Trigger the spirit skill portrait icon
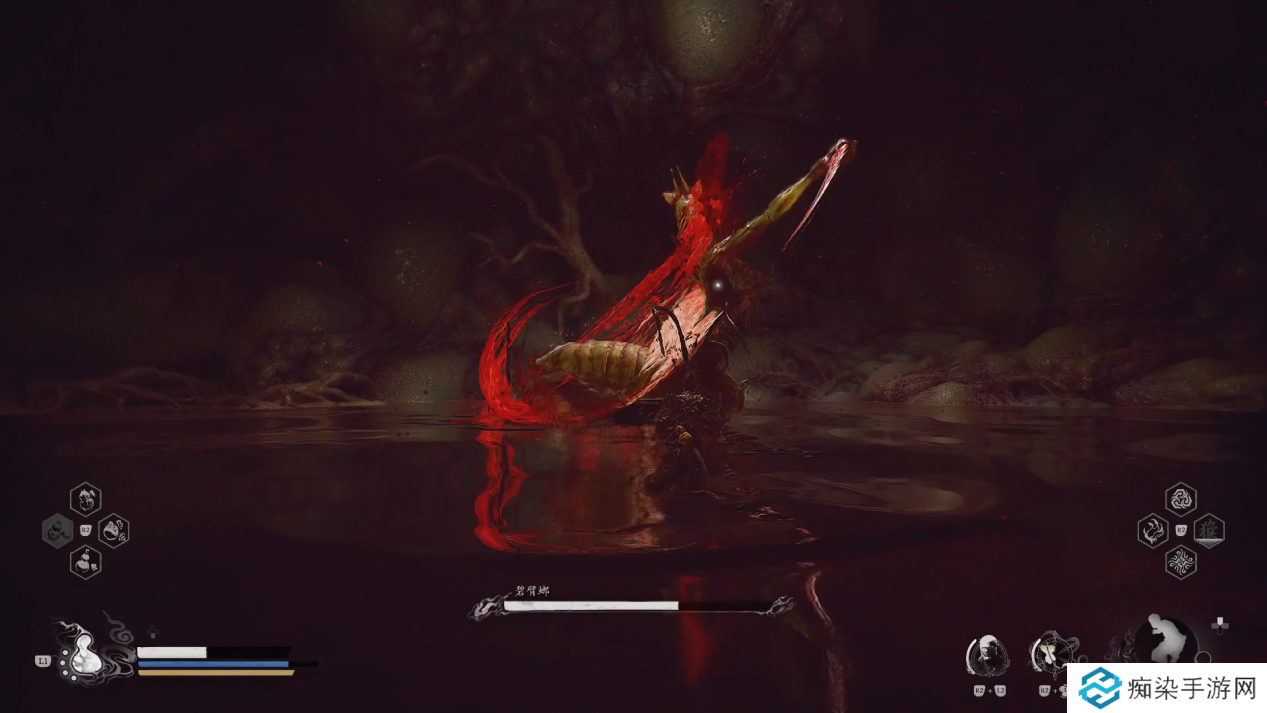Screen dimensions: 1267x713 [986, 655]
